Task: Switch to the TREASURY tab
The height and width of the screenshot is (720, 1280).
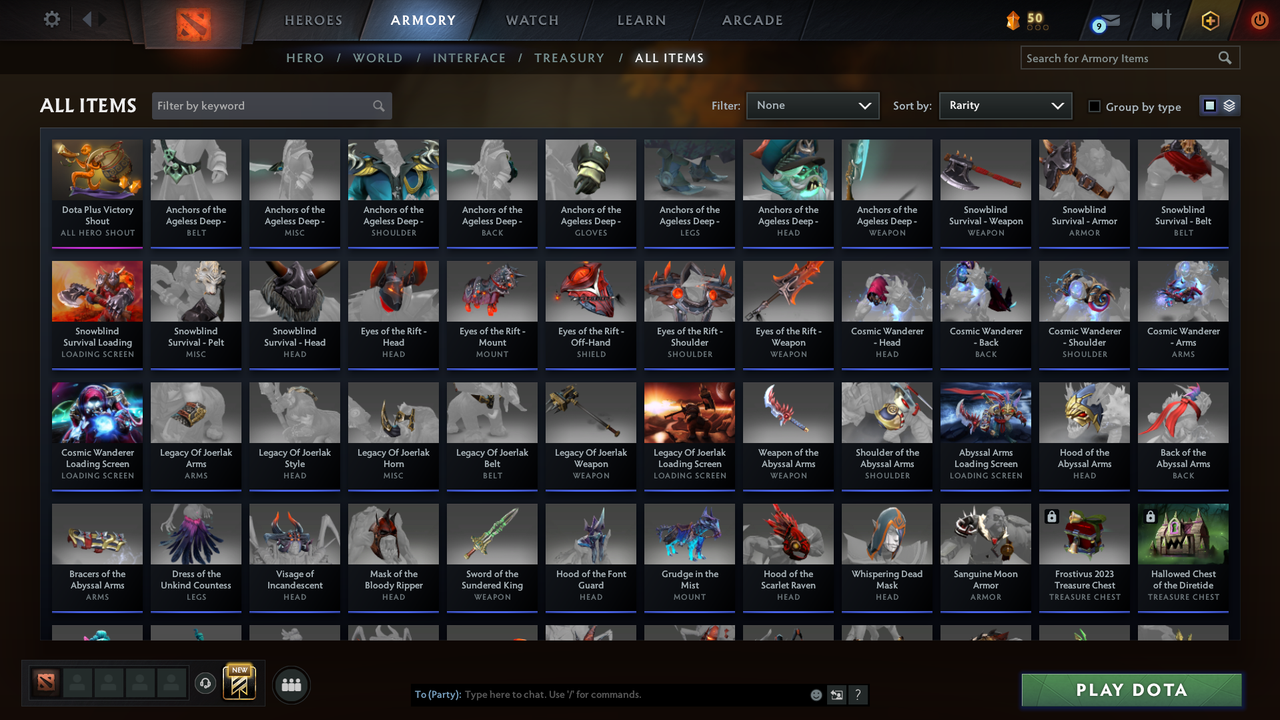Action: tap(569, 58)
